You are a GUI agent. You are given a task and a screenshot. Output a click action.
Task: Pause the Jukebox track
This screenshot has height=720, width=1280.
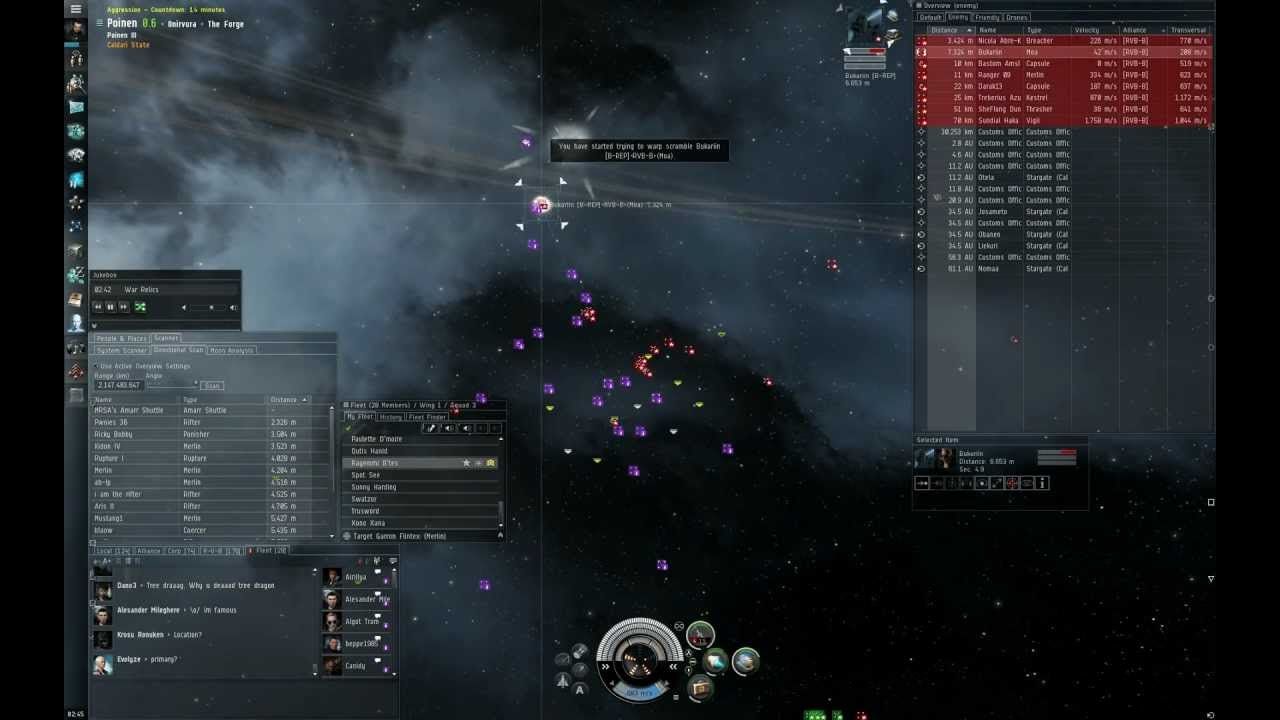(110, 307)
